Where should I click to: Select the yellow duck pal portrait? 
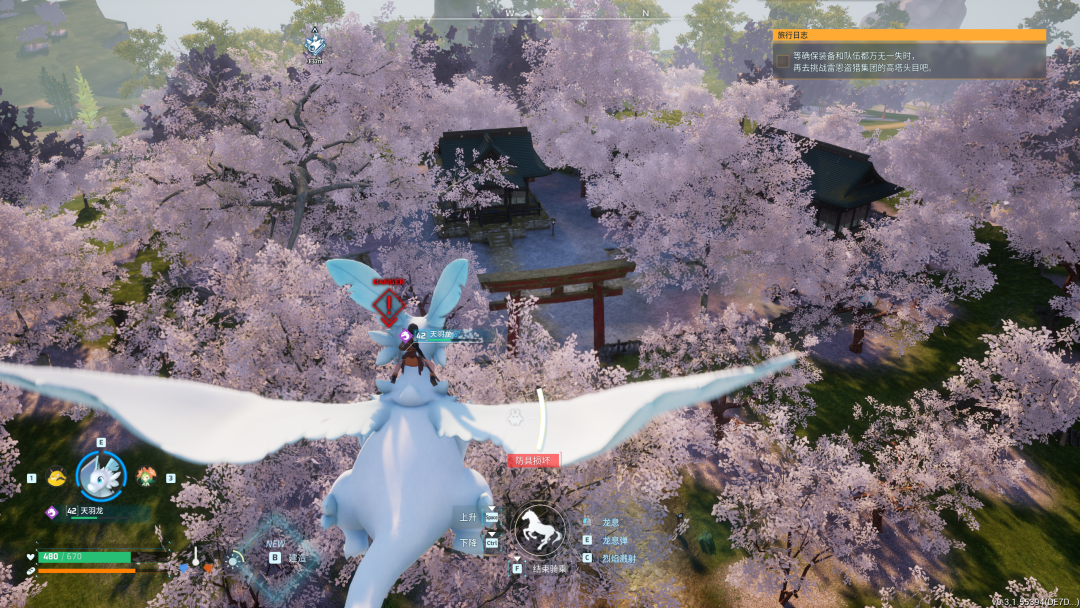coord(56,478)
